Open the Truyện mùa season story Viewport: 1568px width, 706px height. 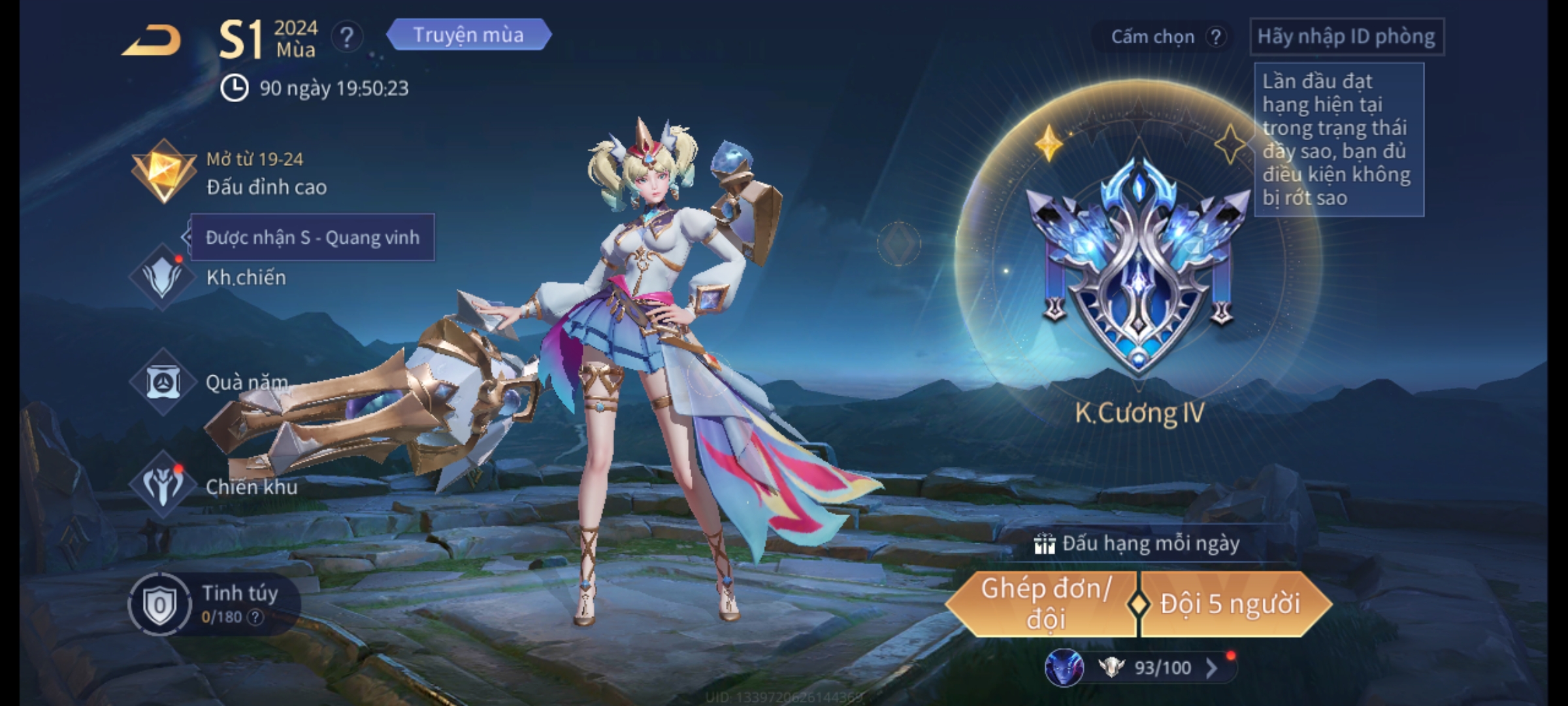coord(468,35)
